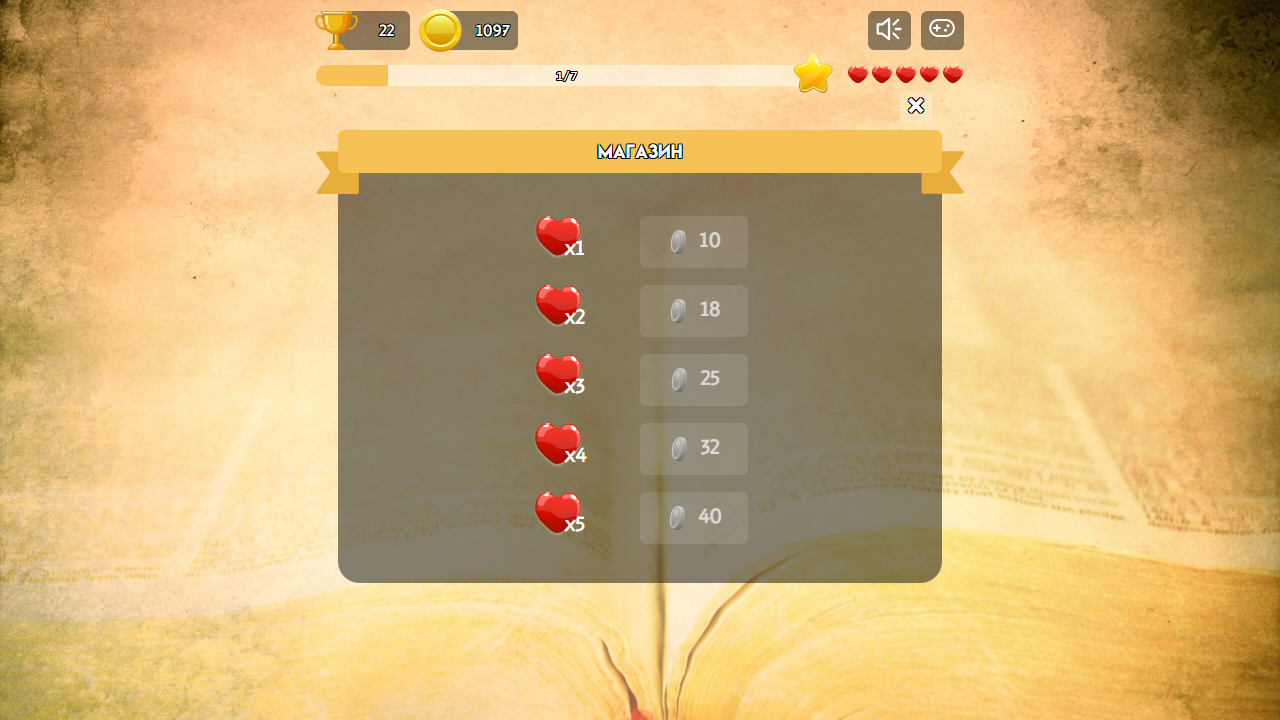Open the yellow star next to the progress bar
1280x720 pixels.
813,74
